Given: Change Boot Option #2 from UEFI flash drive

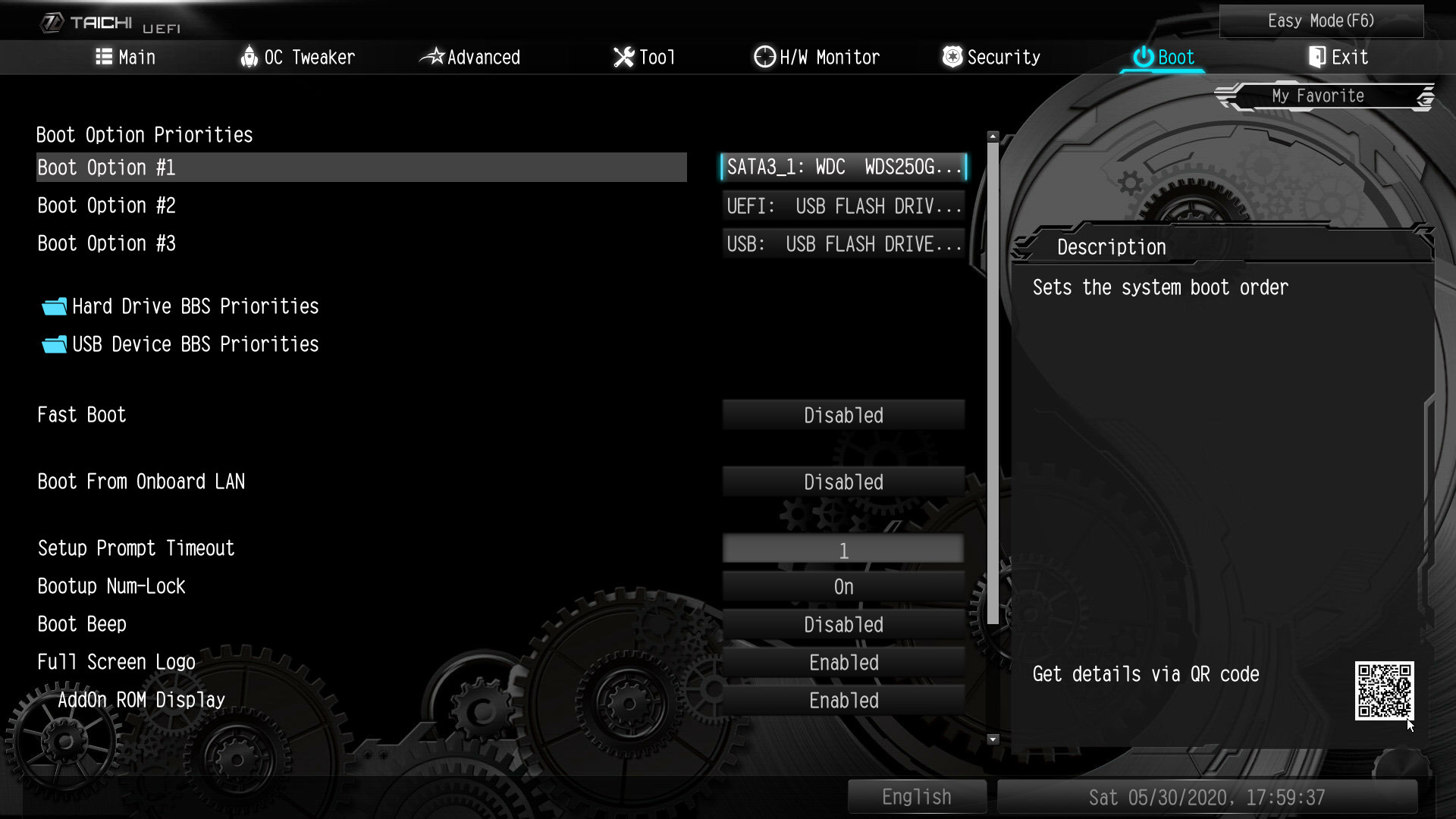Looking at the screenshot, I should 843,206.
